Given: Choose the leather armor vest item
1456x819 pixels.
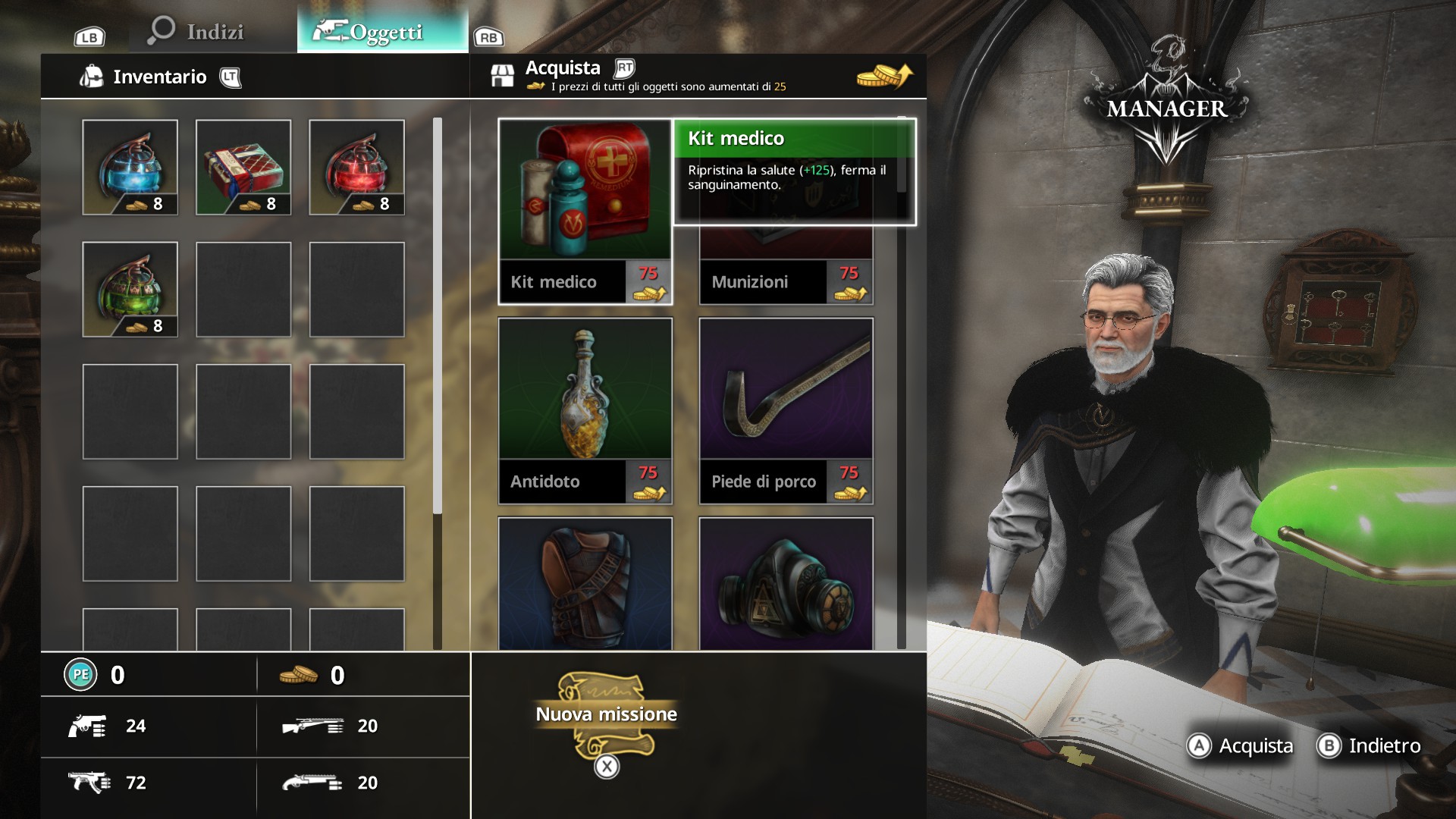Looking at the screenshot, I should (585, 583).
